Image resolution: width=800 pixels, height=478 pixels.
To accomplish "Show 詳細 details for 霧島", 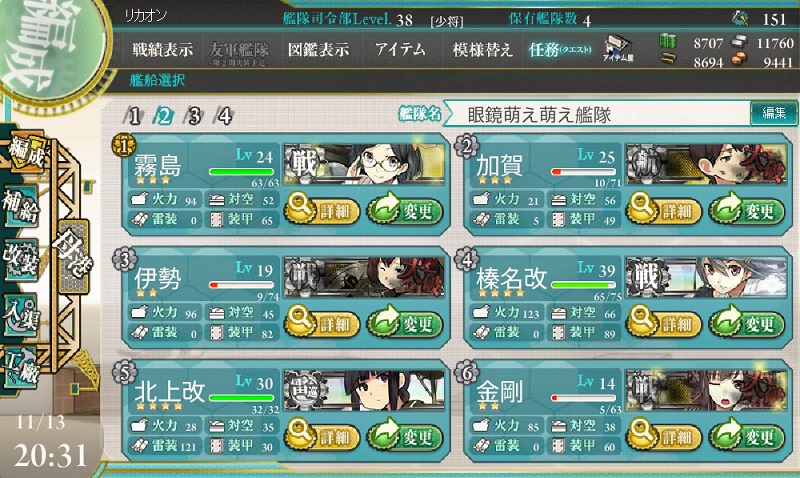I will (x=319, y=211).
